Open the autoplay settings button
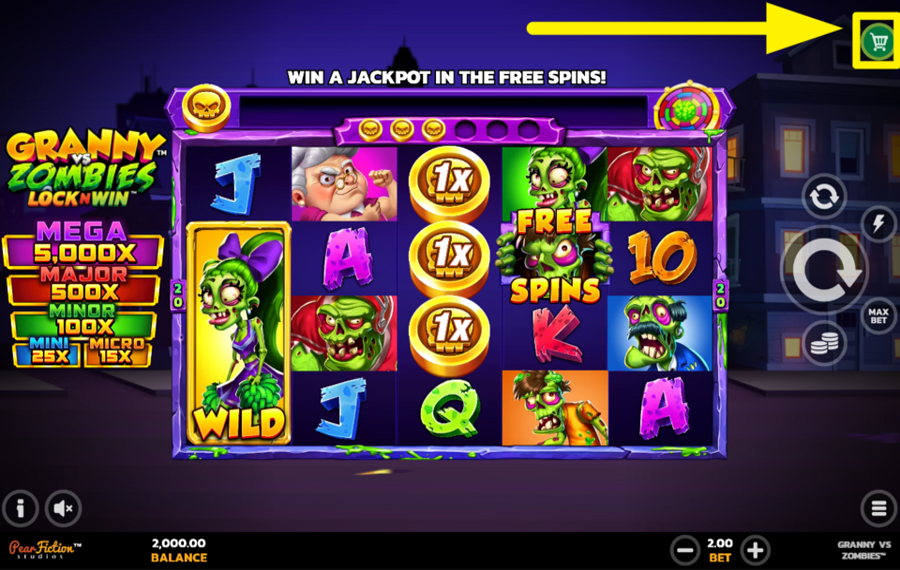 [824, 197]
